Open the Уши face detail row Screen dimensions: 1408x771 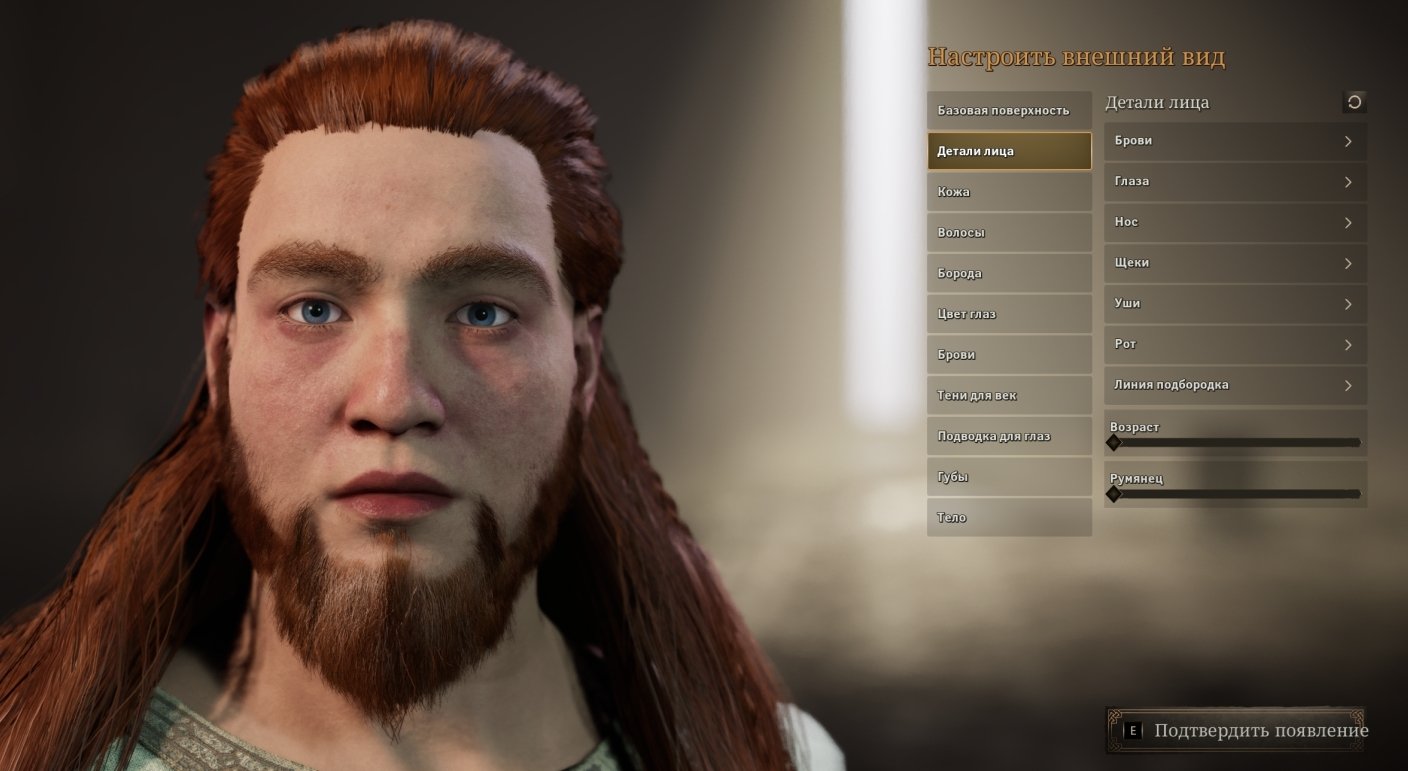coord(1234,304)
